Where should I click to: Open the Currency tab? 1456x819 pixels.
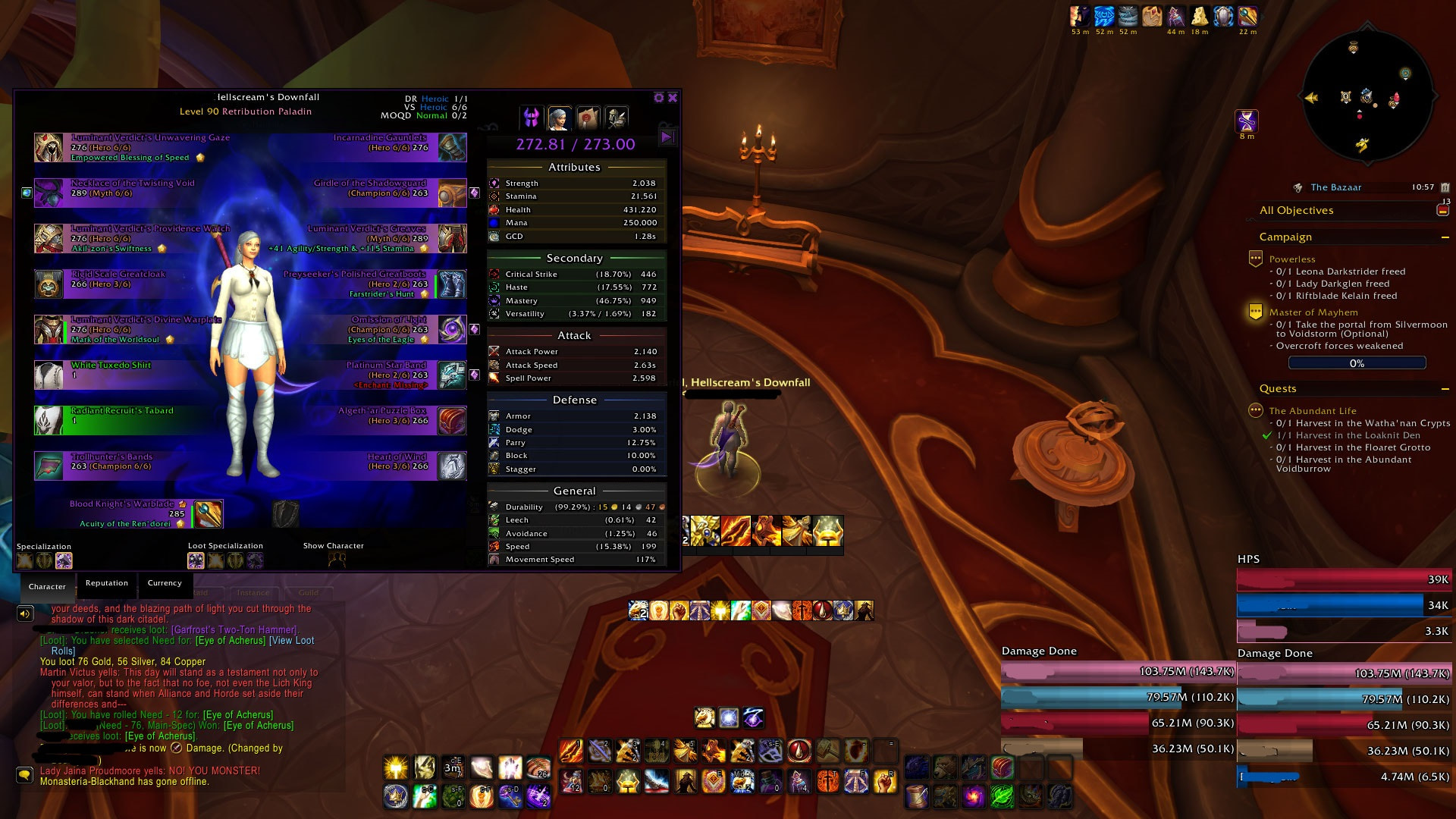click(165, 583)
